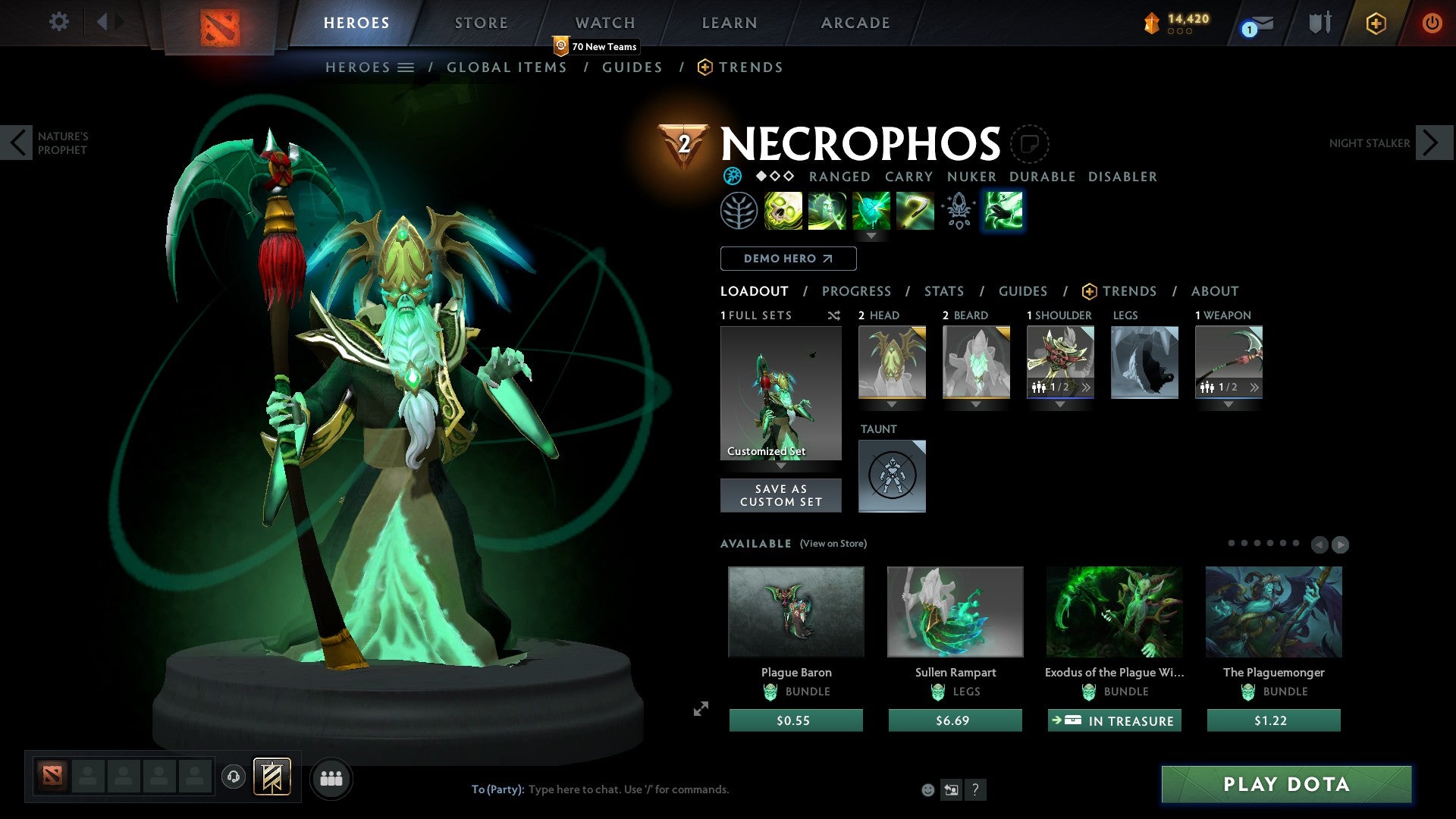This screenshot has height=819, width=1456.
Task: Click the settings gear icon
Action: click(x=59, y=22)
